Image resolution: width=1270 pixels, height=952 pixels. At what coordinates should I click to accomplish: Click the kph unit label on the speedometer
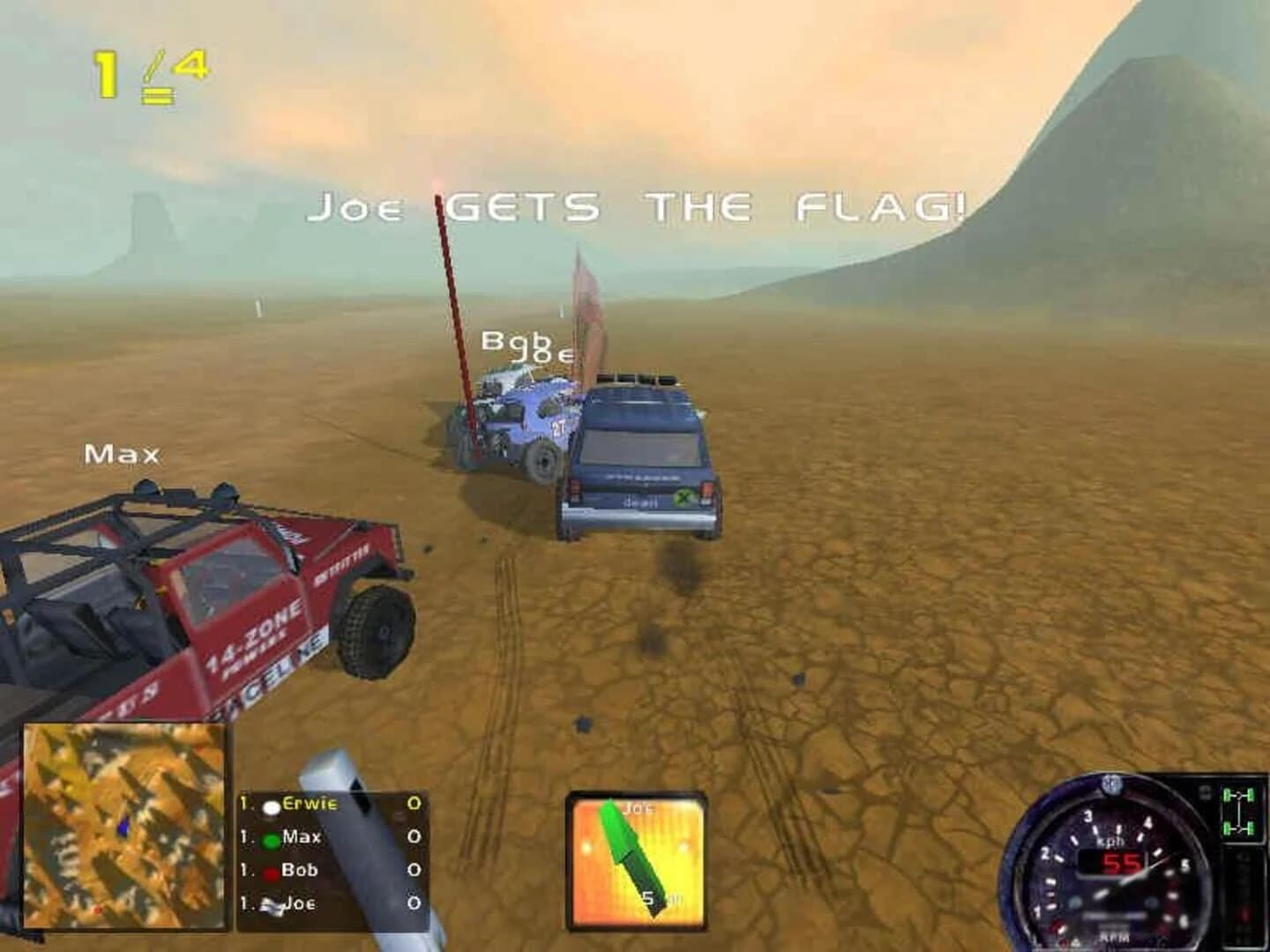1110,842
